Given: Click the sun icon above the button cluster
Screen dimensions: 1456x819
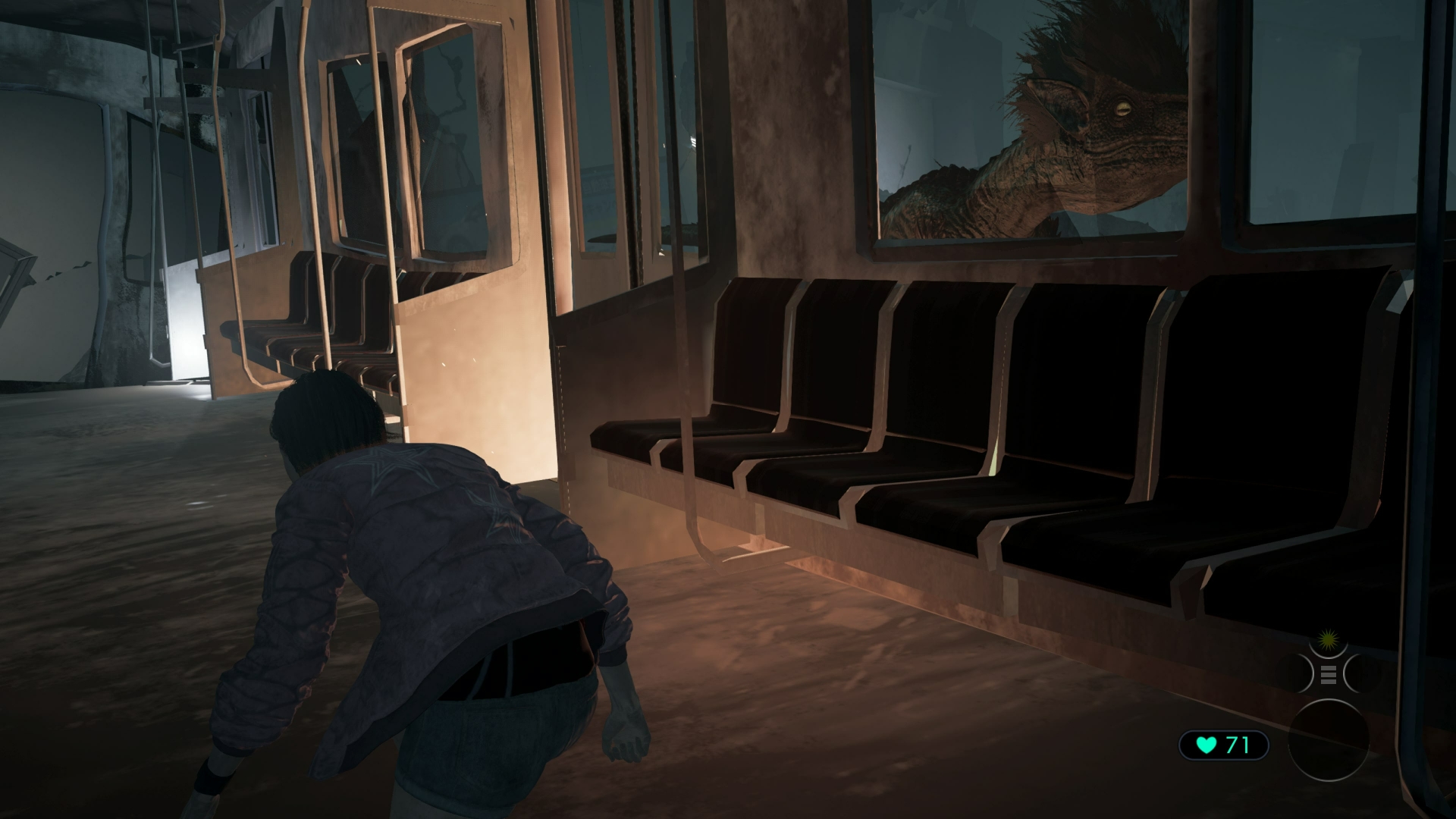Looking at the screenshot, I should click(1328, 640).
